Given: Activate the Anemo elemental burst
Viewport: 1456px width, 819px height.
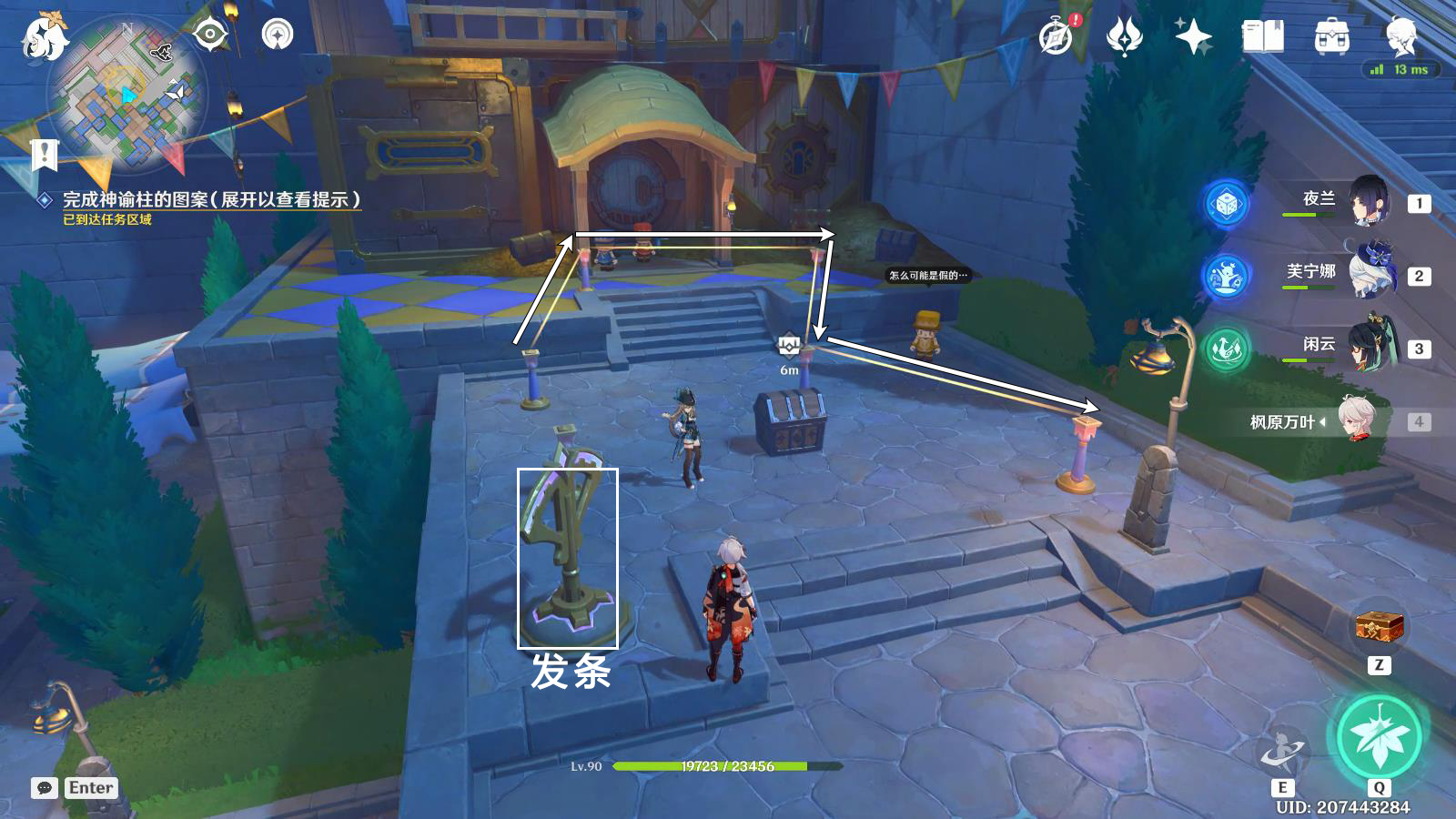Looking at the screenshot, I should (1379, 736).
